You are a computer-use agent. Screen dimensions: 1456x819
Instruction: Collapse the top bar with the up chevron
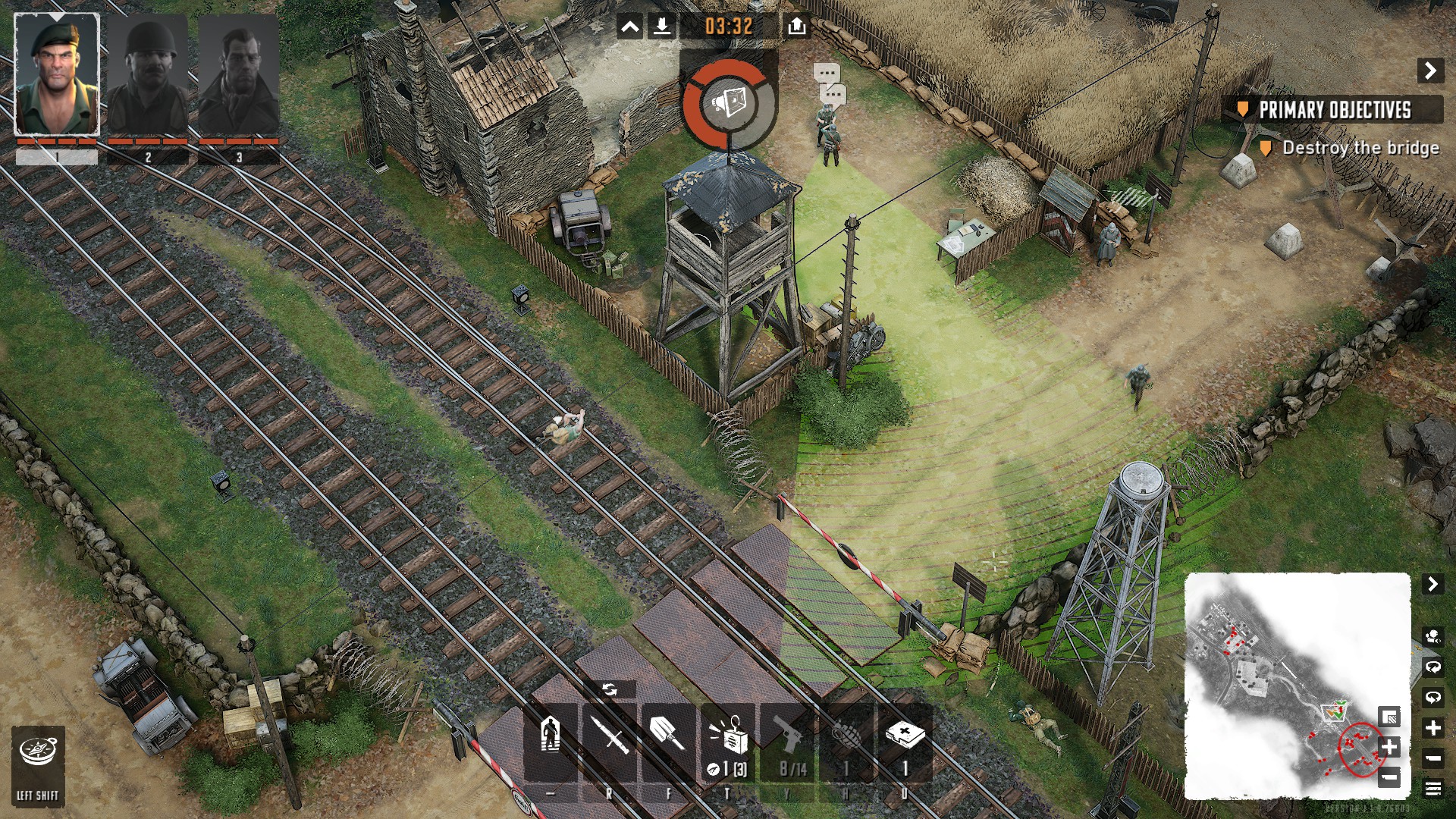tap(629, 27)
